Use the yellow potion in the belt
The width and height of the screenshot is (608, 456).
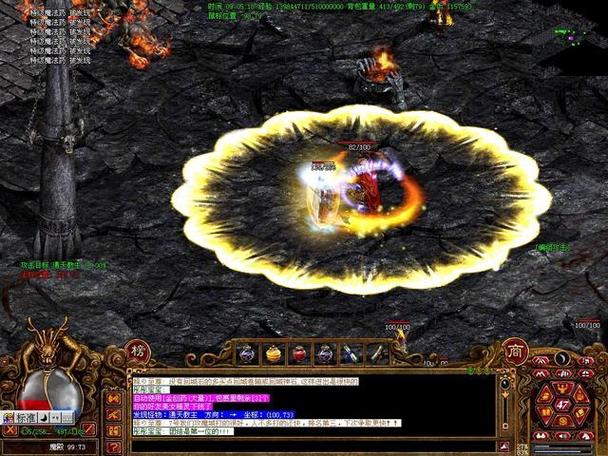pyautogui.click(x=273, y=353)
